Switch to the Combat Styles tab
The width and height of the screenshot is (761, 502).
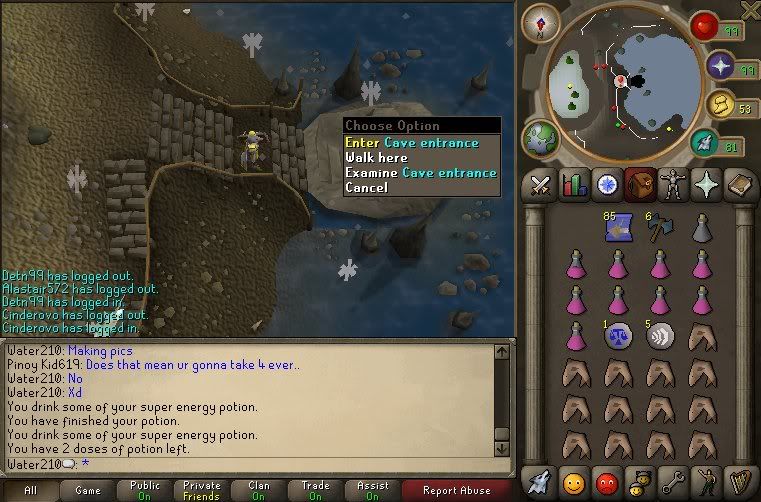(541, 186)
